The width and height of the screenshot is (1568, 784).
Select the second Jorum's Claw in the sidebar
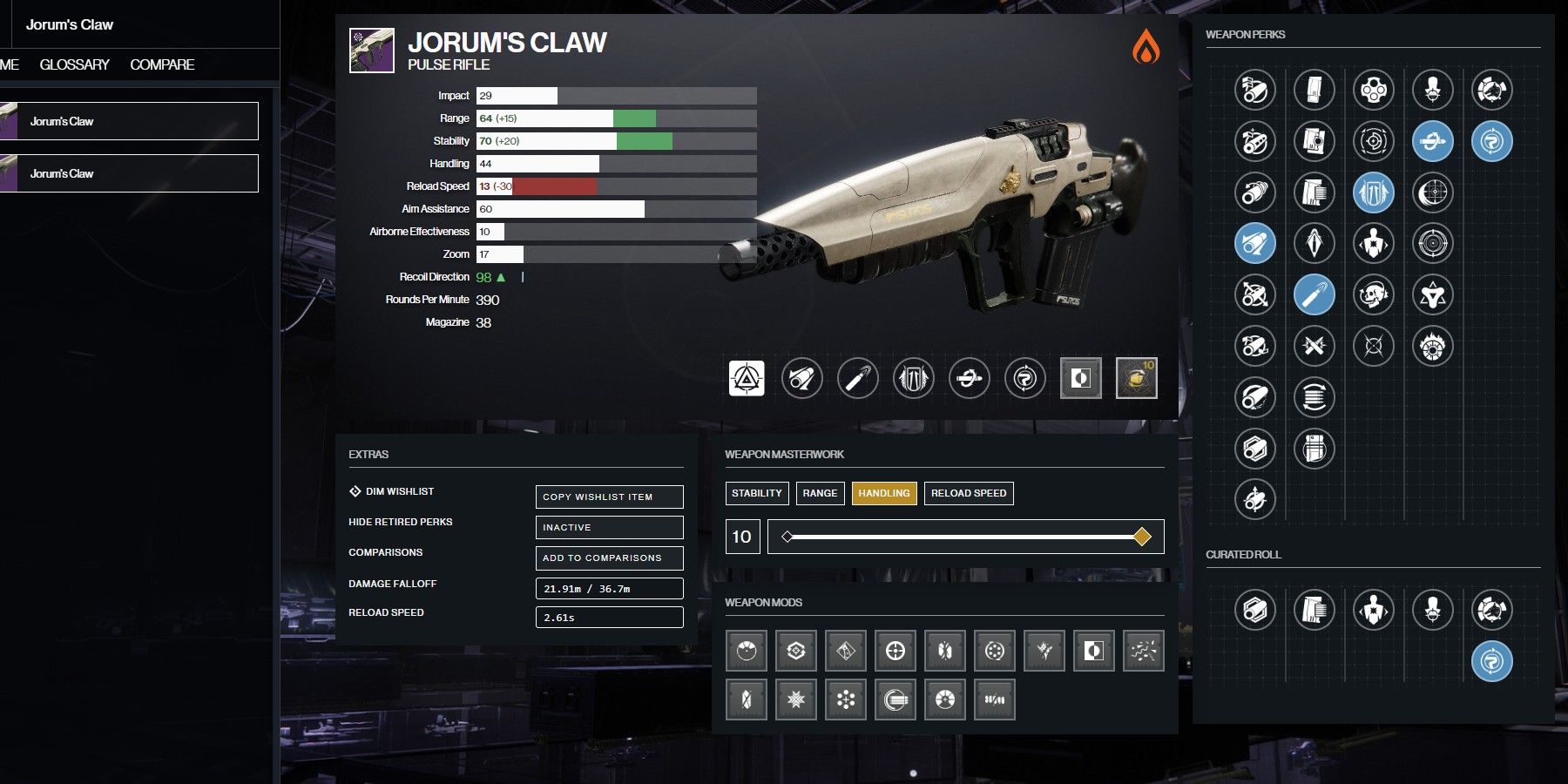coord(129,172)
